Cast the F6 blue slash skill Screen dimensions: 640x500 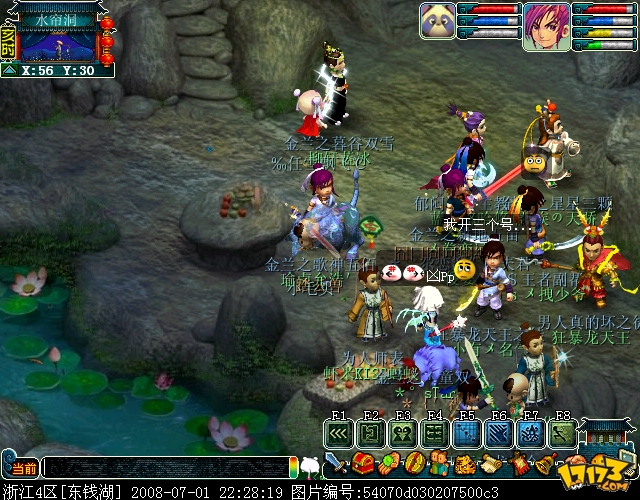coord(498,433)
